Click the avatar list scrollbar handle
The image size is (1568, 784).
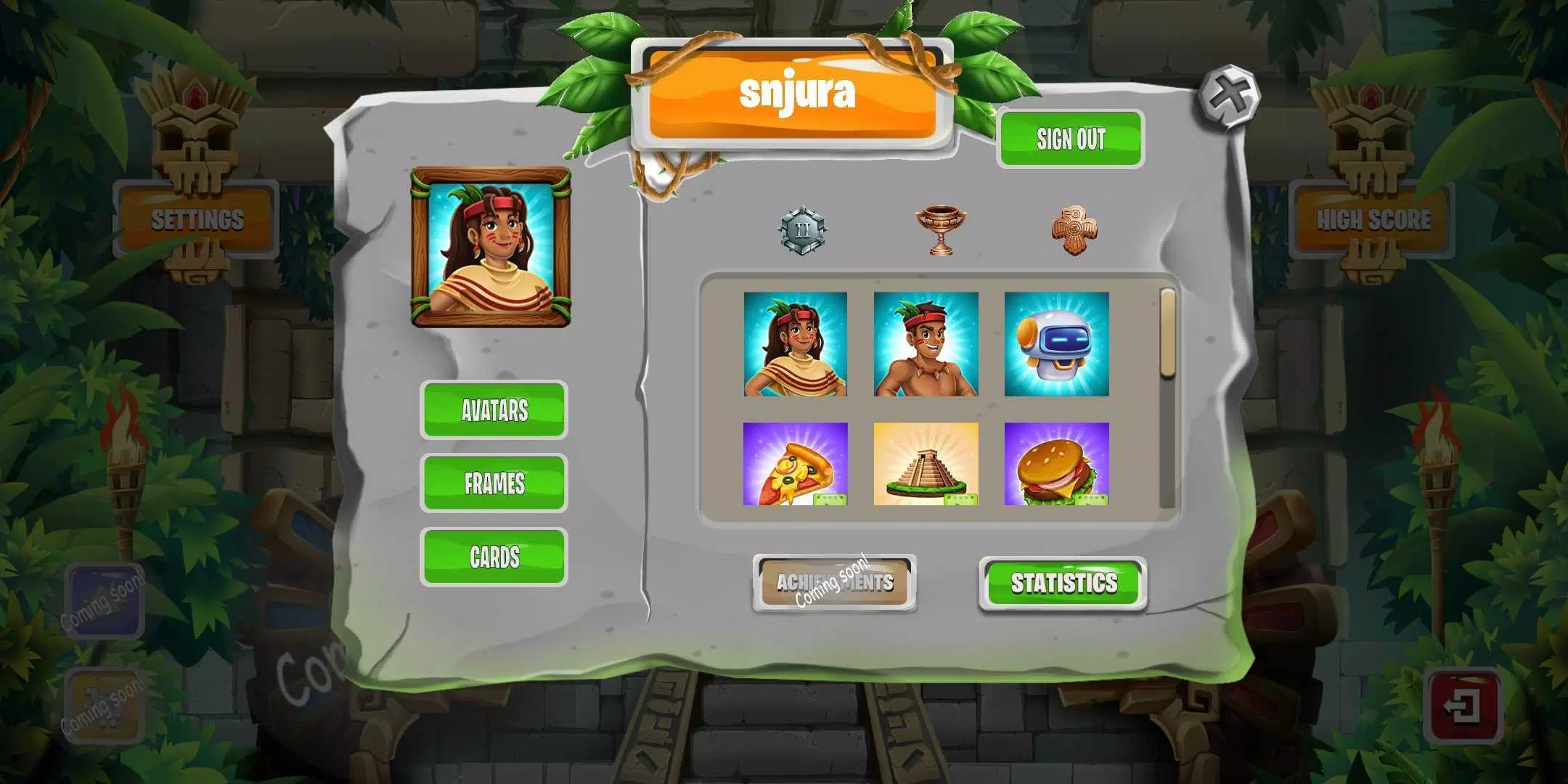[1167, 334]
